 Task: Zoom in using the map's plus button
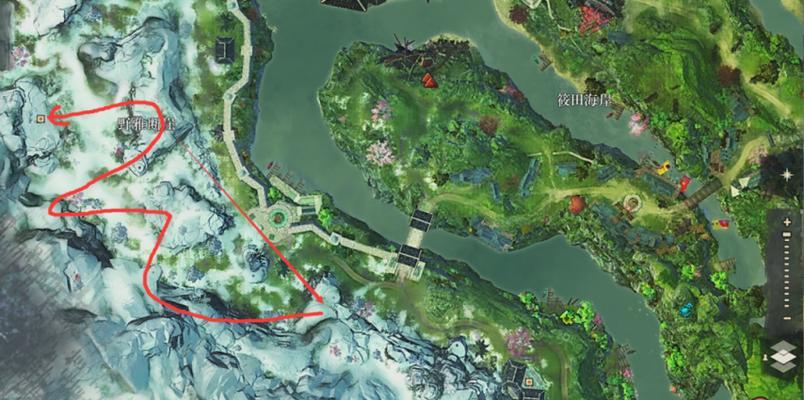pyautogui.click(x=785, y=218)
